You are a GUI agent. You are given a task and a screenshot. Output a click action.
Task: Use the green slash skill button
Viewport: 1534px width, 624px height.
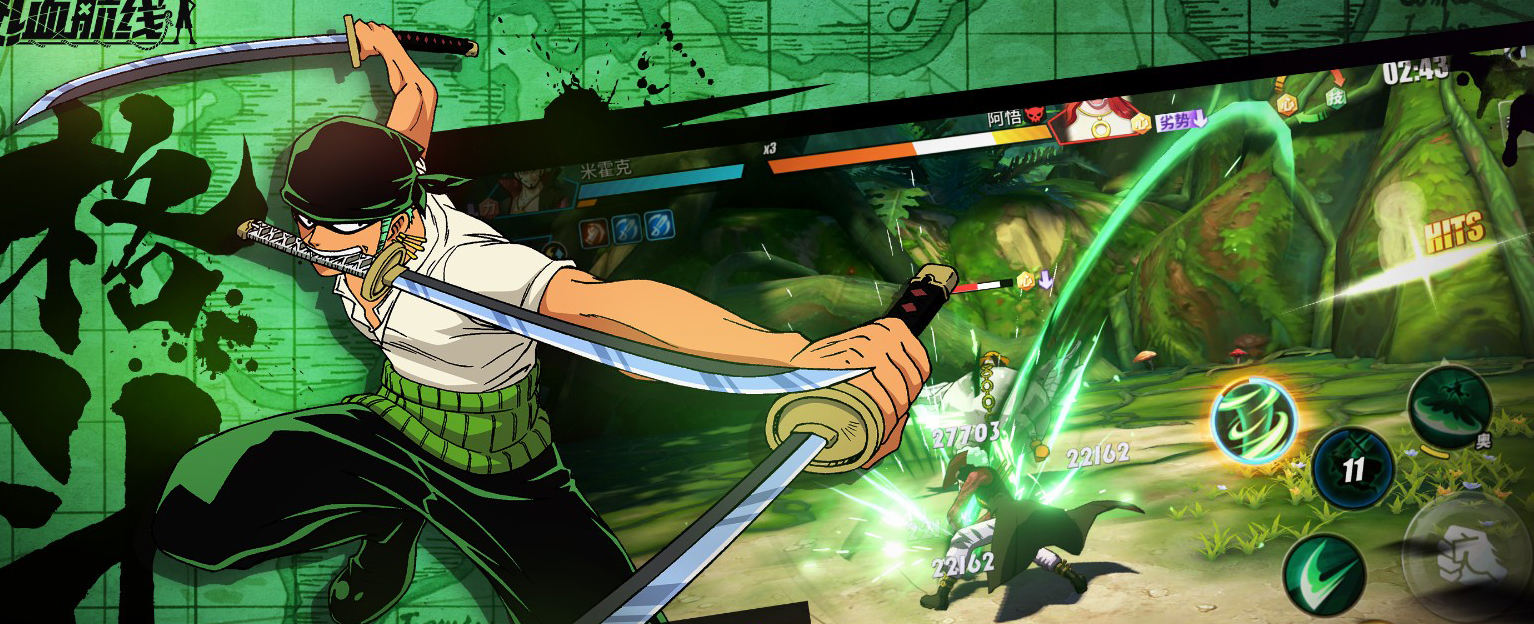click(1325, 573)
